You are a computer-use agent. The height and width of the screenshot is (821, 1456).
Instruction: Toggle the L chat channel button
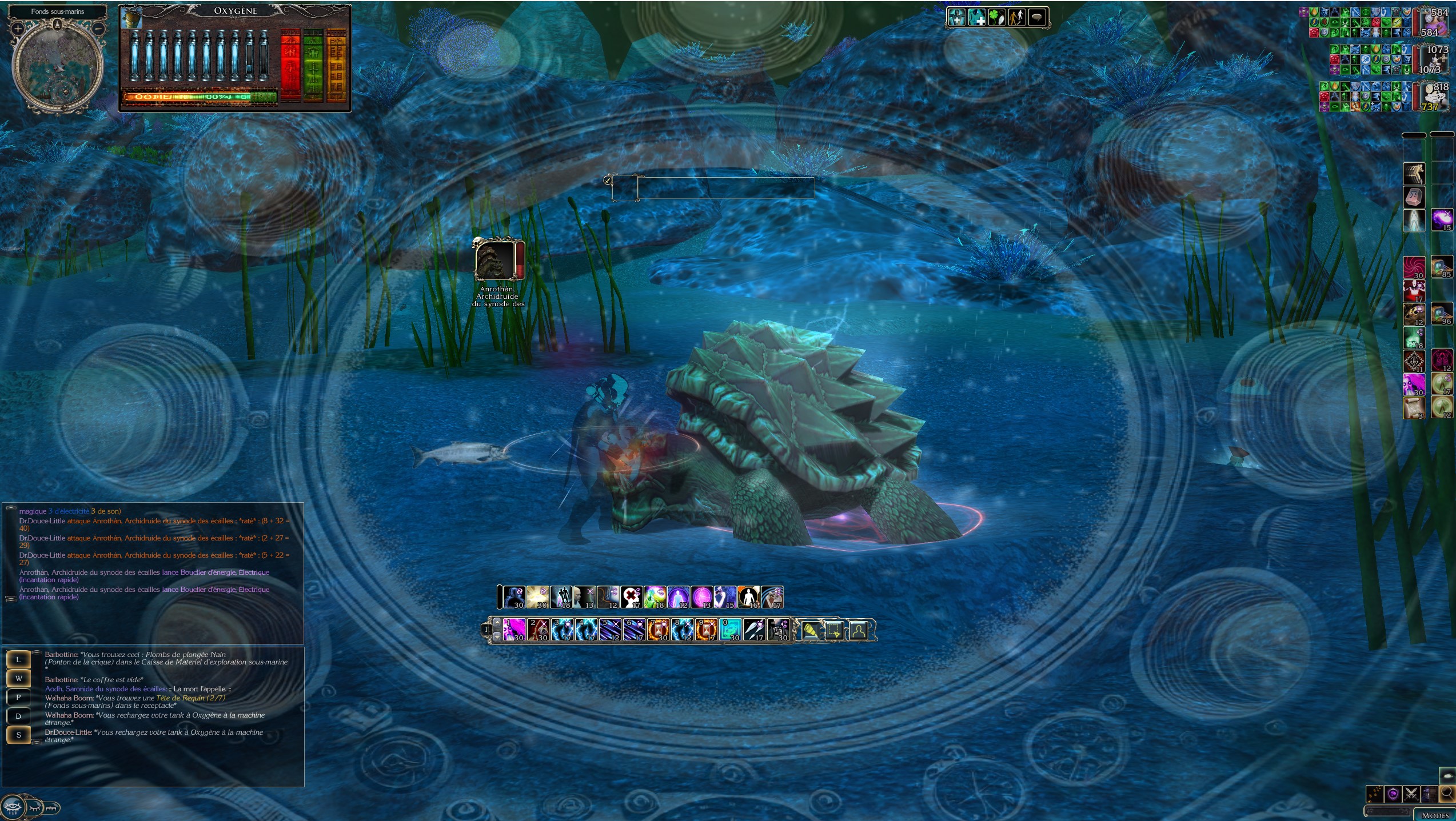pyautogui.click(x=18, y=659)
